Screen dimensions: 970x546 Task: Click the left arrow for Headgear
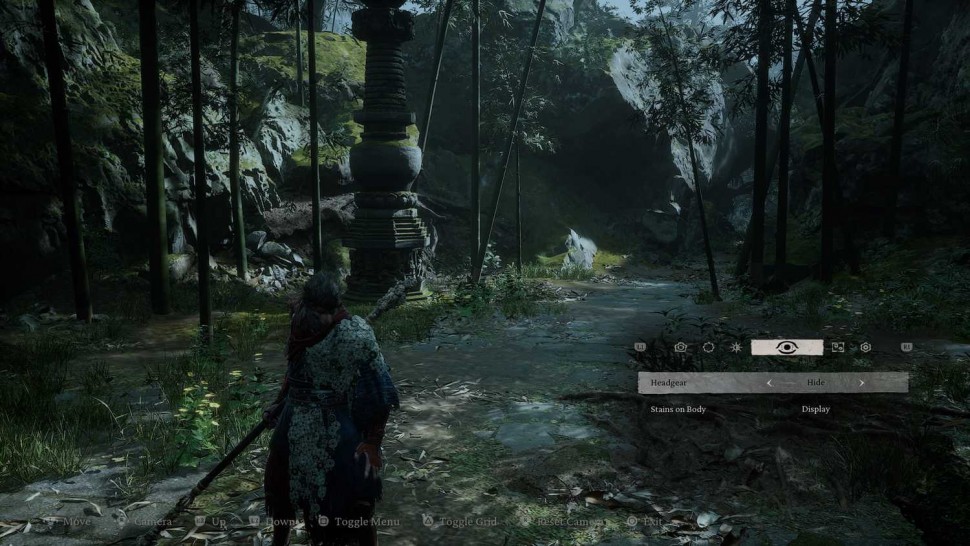coord(769,382)
